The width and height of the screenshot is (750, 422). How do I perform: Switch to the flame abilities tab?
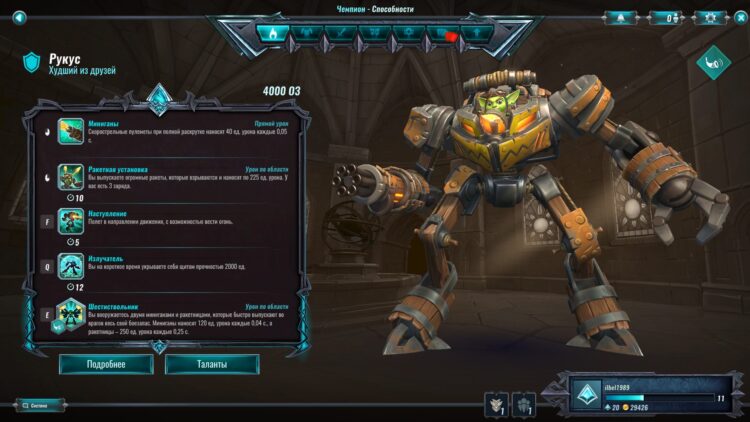coord(273,33)
